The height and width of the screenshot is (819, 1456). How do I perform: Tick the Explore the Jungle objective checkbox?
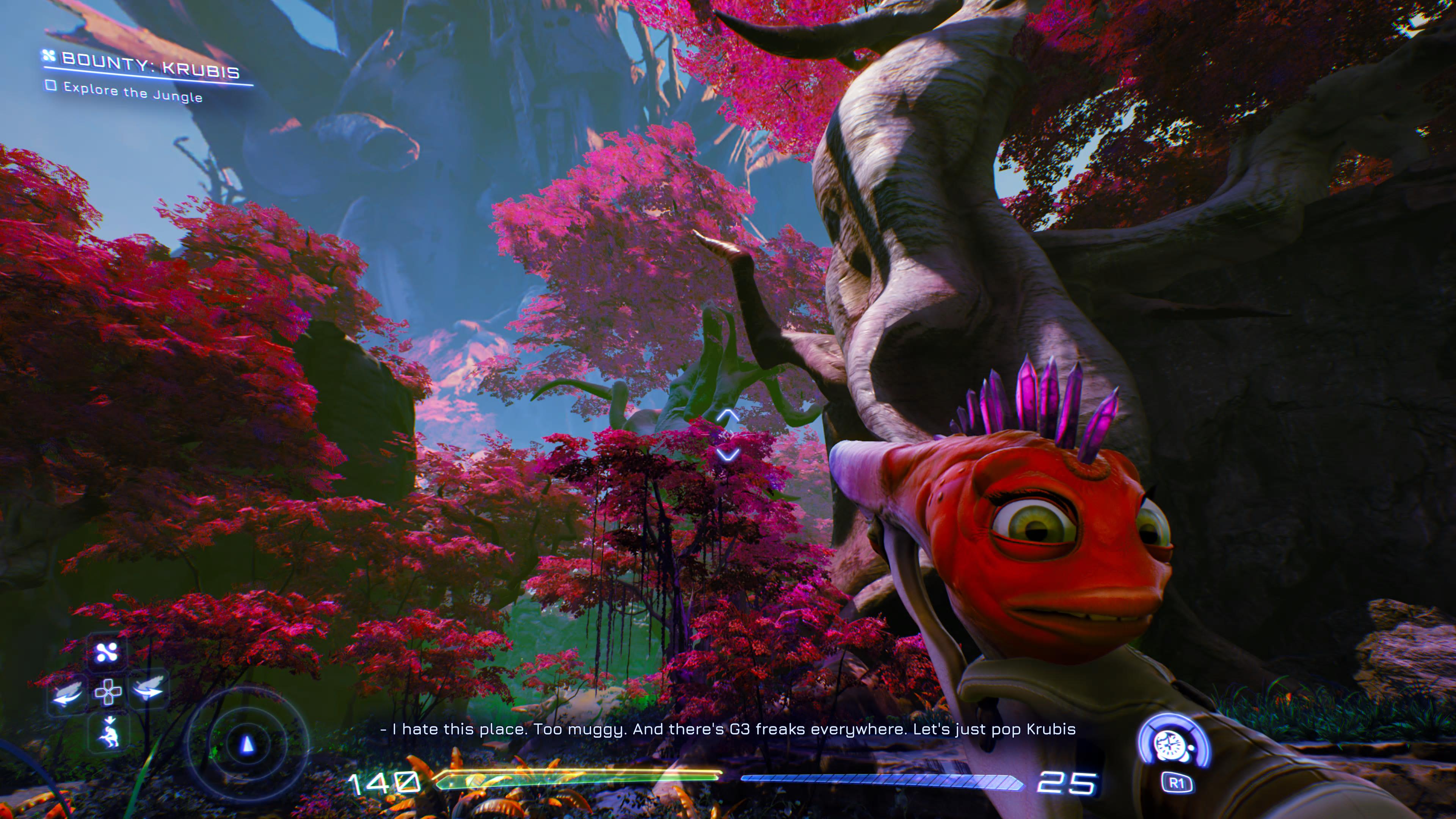tap(51, 85)
